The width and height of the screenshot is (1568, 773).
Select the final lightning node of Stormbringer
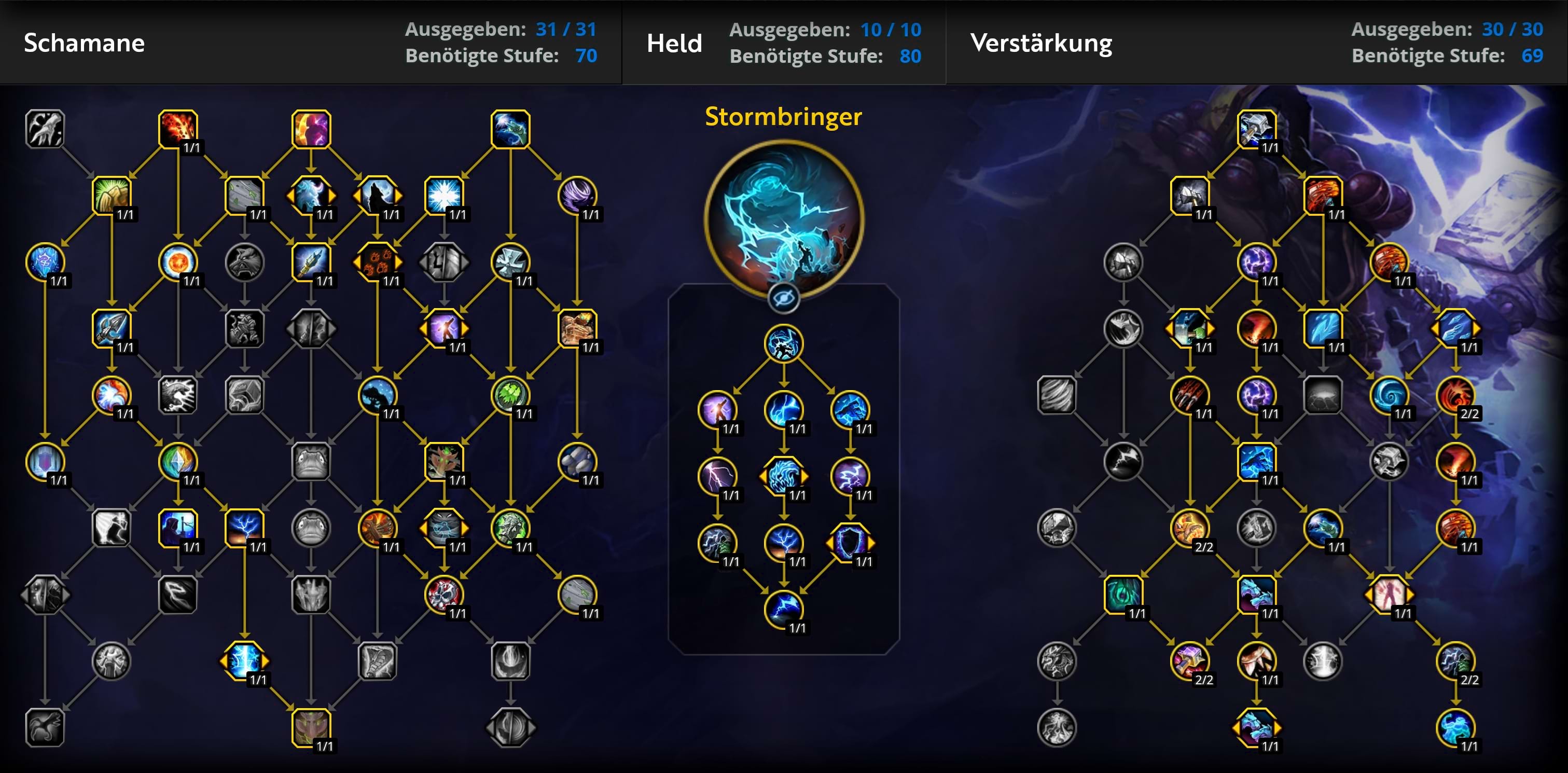tap(783, 609)
